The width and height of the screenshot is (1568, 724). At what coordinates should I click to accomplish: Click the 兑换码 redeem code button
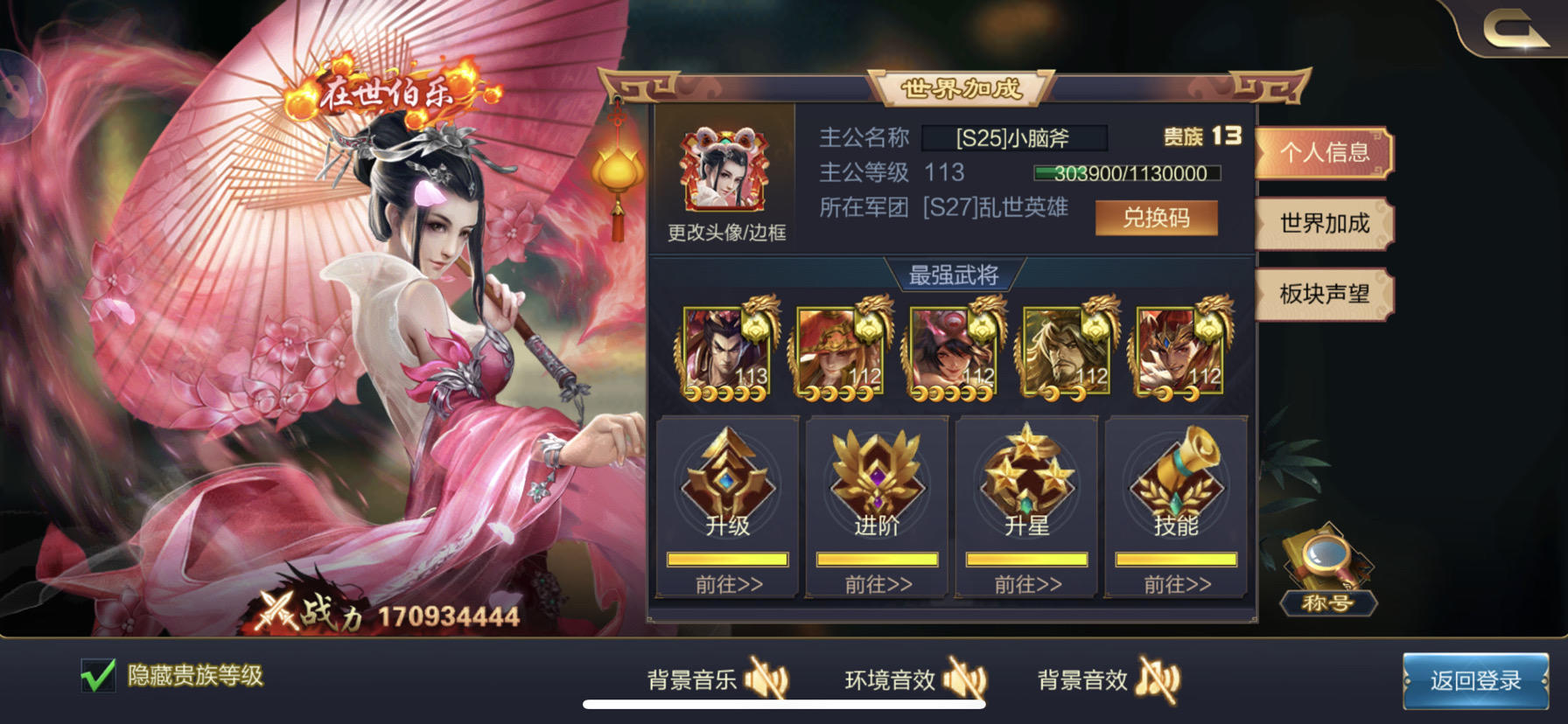pos(1157,218)
